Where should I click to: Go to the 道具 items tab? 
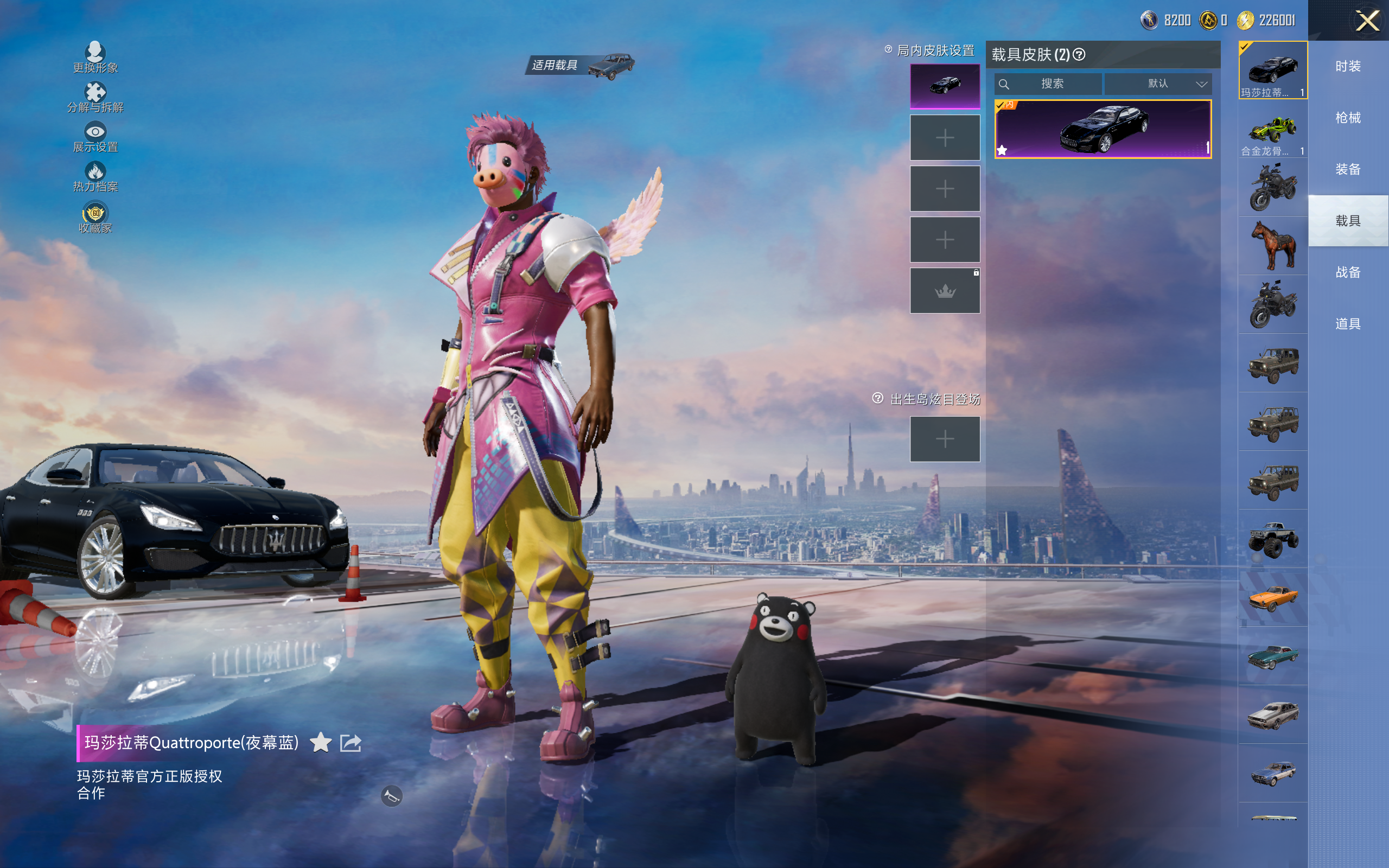(x=1348, y=324)
